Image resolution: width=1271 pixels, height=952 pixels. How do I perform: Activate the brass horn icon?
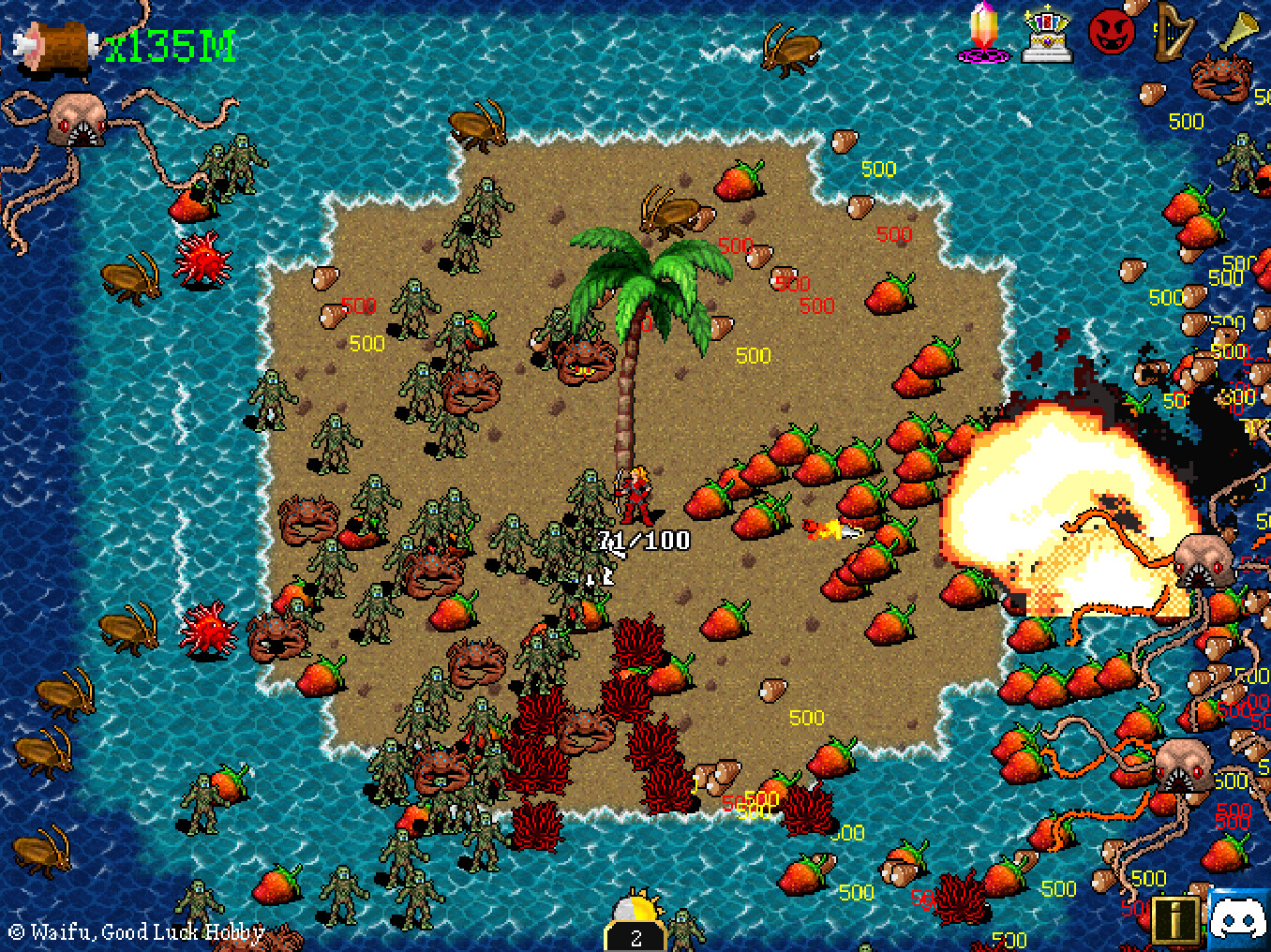pyautogui.click(x=1241, y=31)
